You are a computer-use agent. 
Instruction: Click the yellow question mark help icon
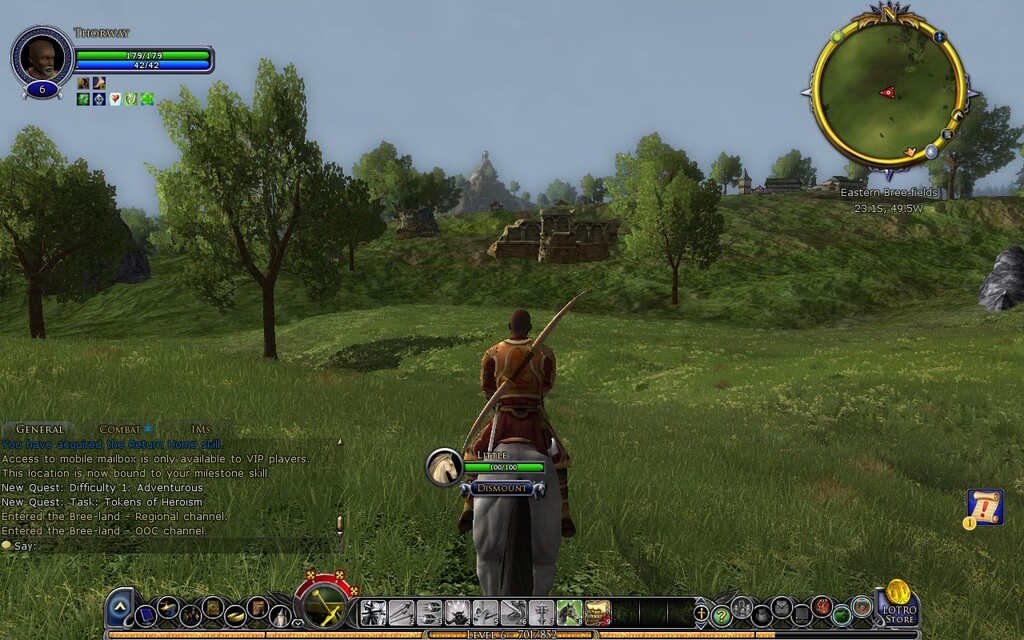pyautogui.click(x=721, y=615)
